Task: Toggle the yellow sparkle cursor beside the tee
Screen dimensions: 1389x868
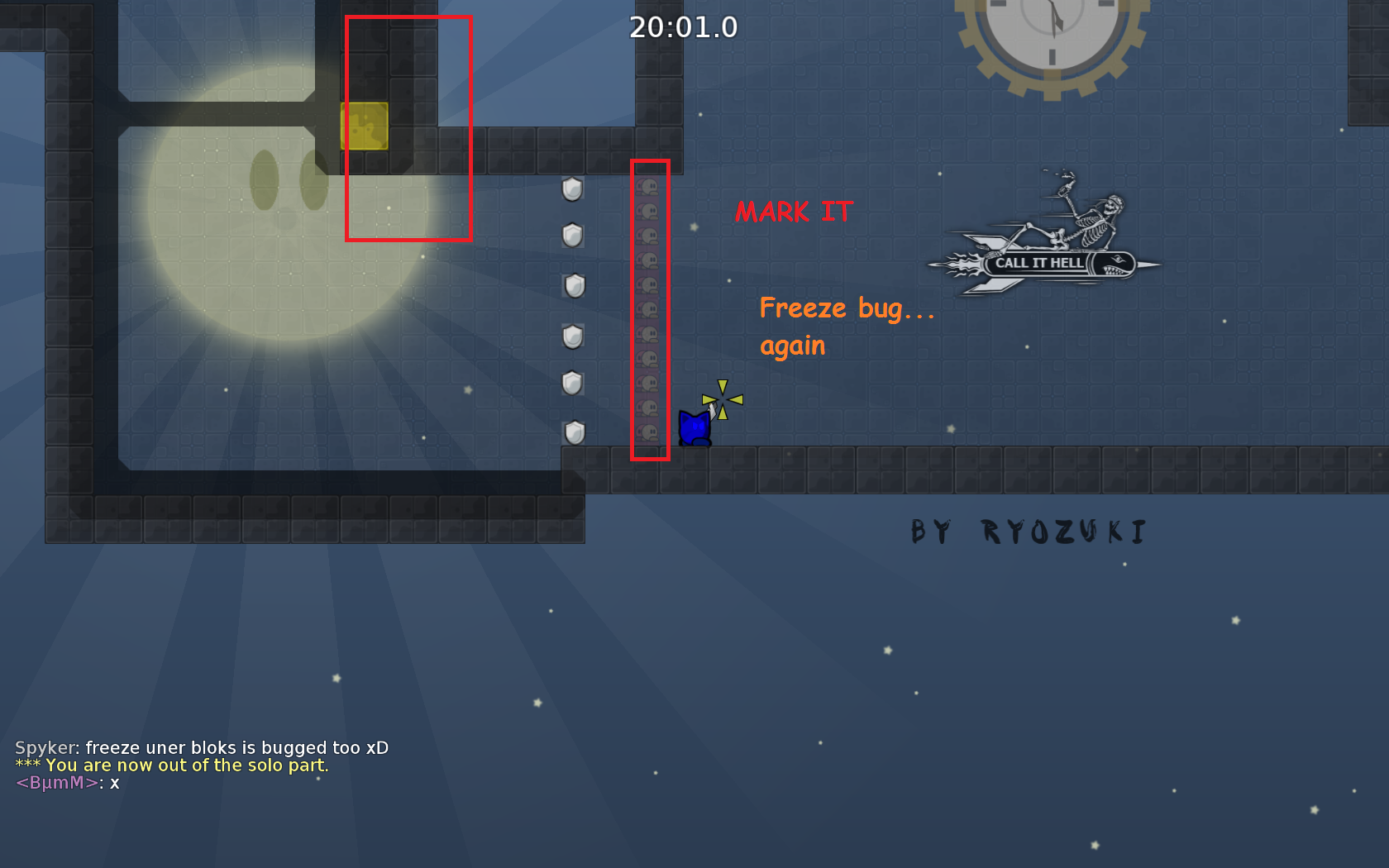Action: point(723,398)
